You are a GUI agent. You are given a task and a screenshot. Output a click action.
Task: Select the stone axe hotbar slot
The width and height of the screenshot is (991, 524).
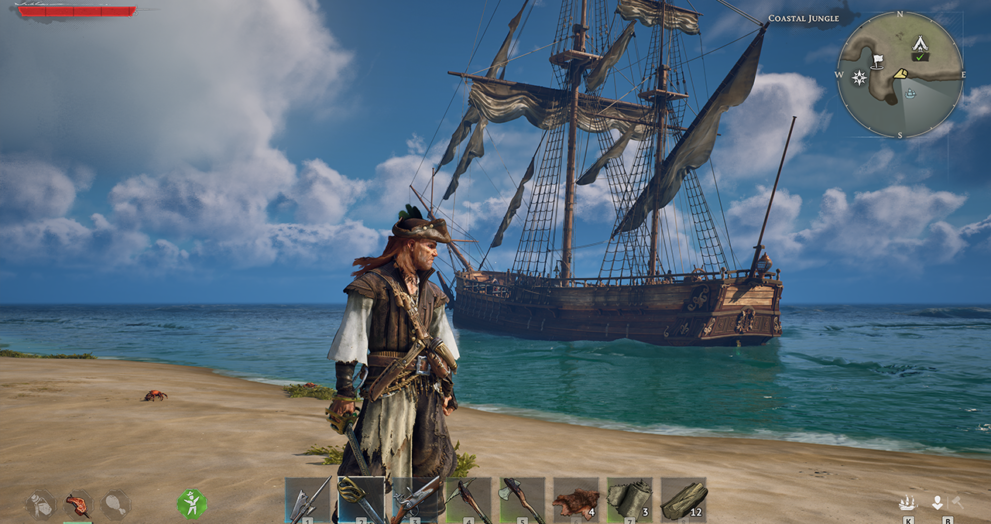click(523, 499)
